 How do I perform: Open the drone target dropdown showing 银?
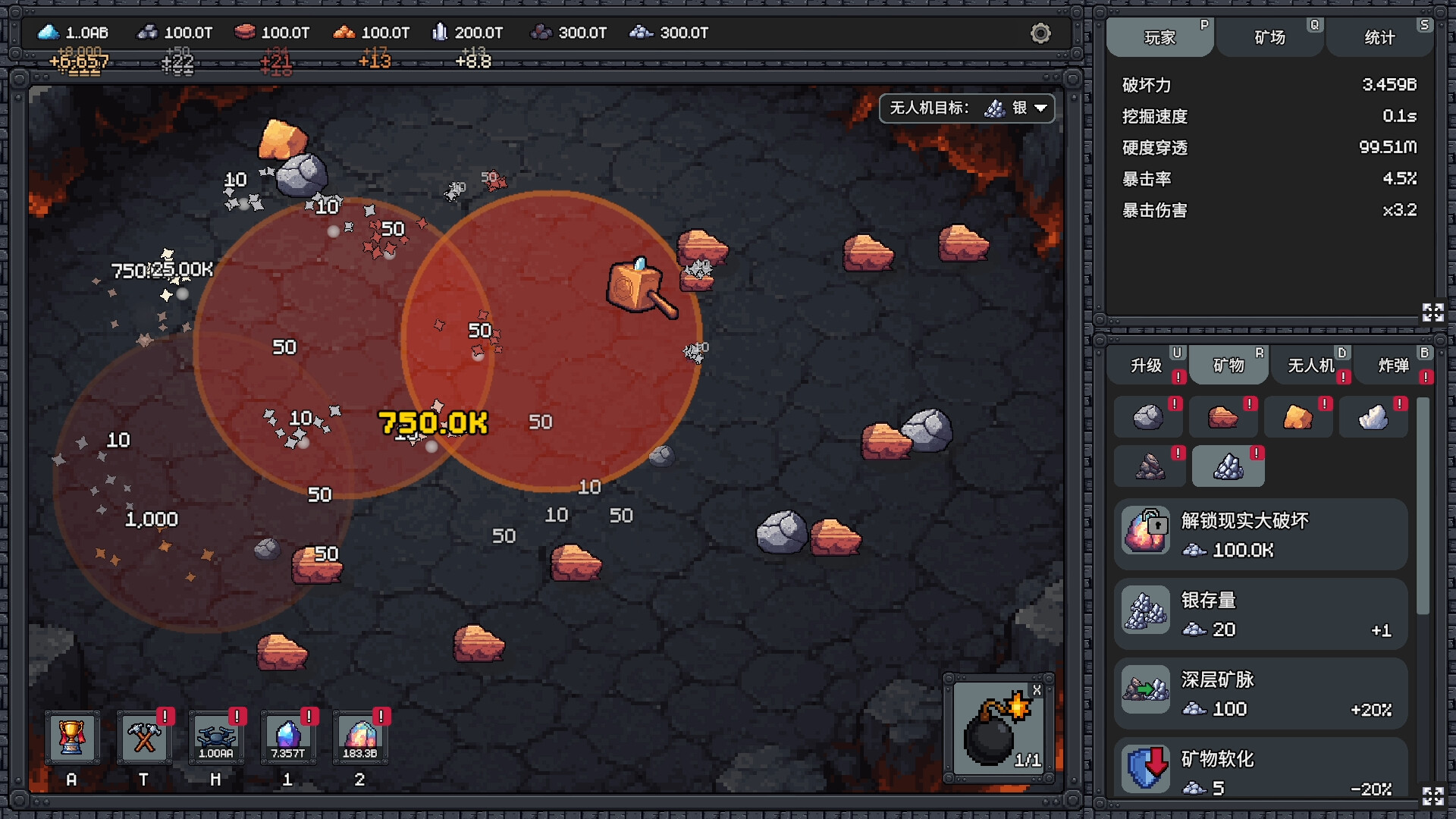[967, 108]
